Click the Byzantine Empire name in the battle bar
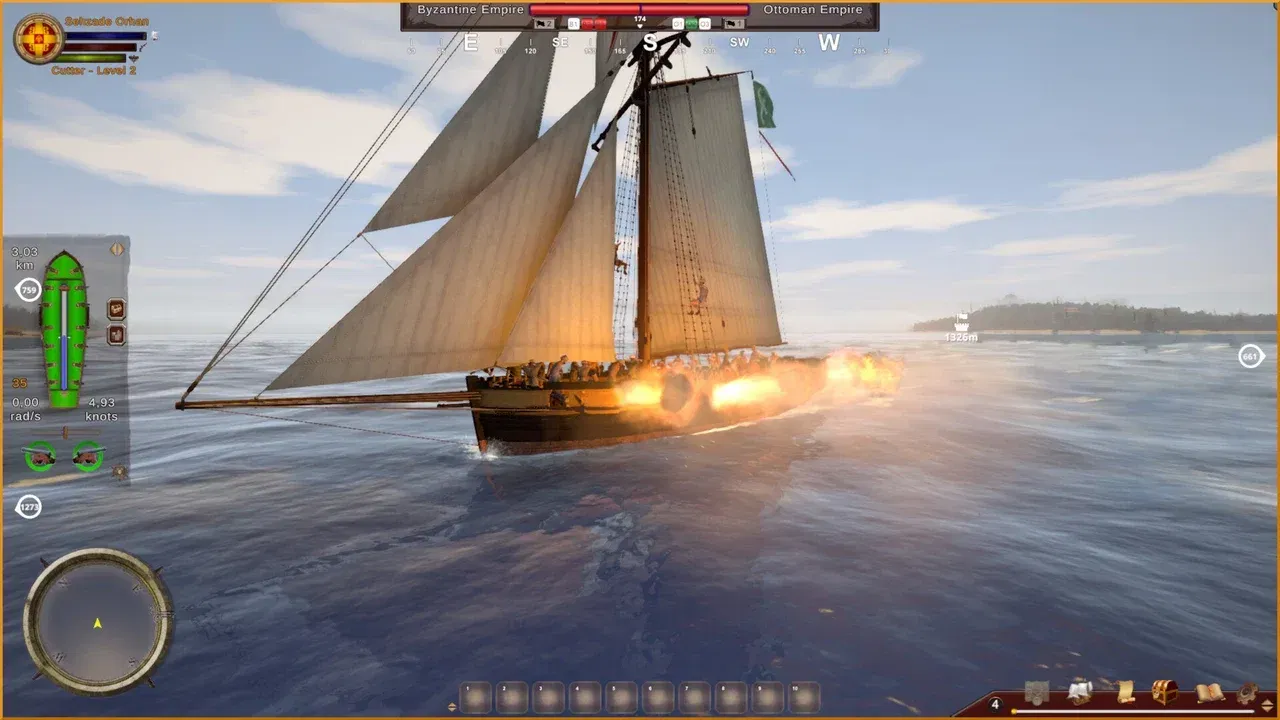 pos(470,9)
